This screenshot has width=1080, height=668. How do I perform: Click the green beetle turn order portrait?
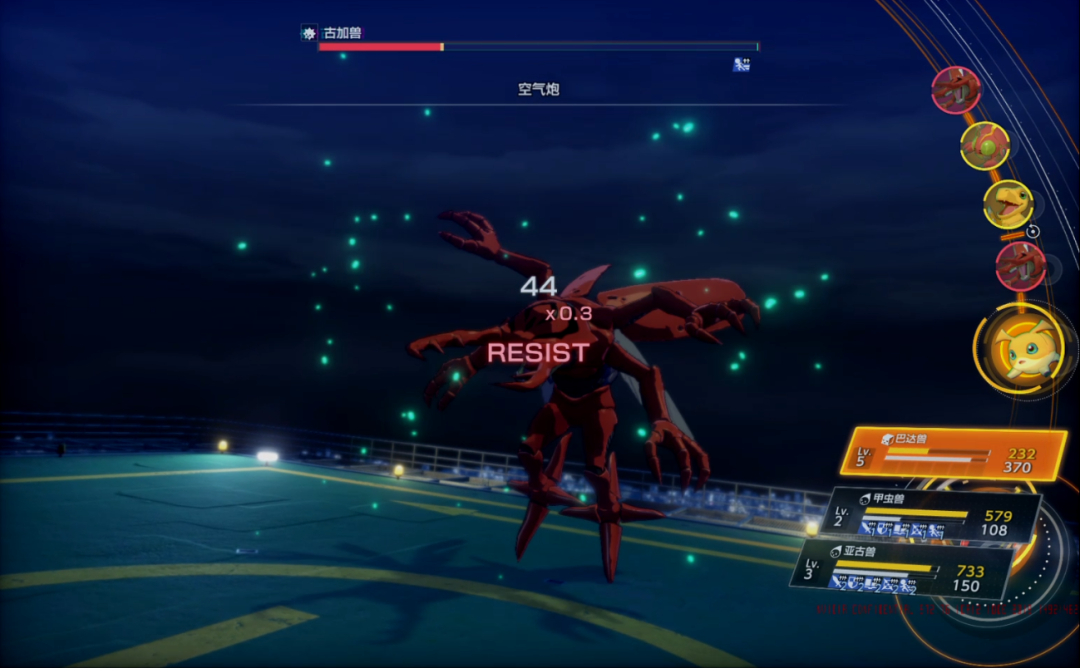(985, 146)
